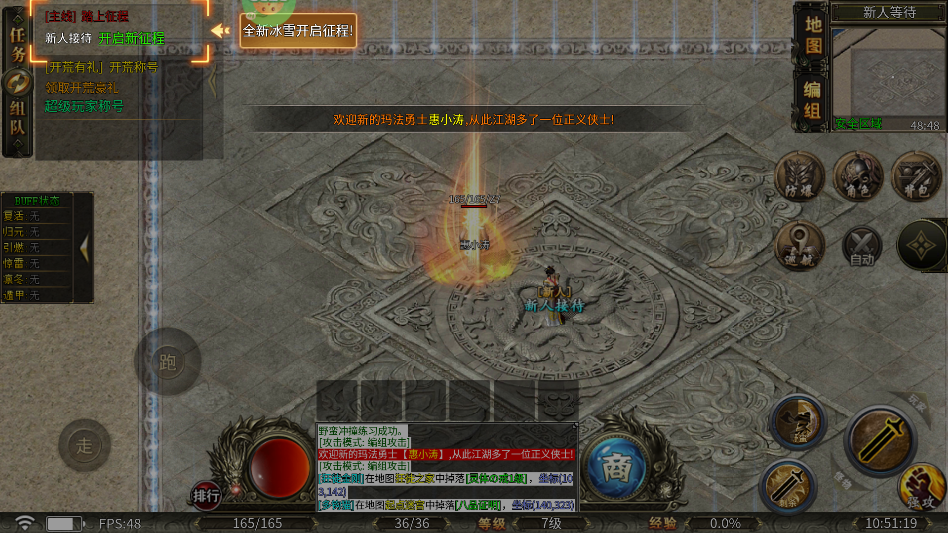The width and height of the screenshot is (948, 533).
Task: Open the 地图 map button
Action: [813, 34]
